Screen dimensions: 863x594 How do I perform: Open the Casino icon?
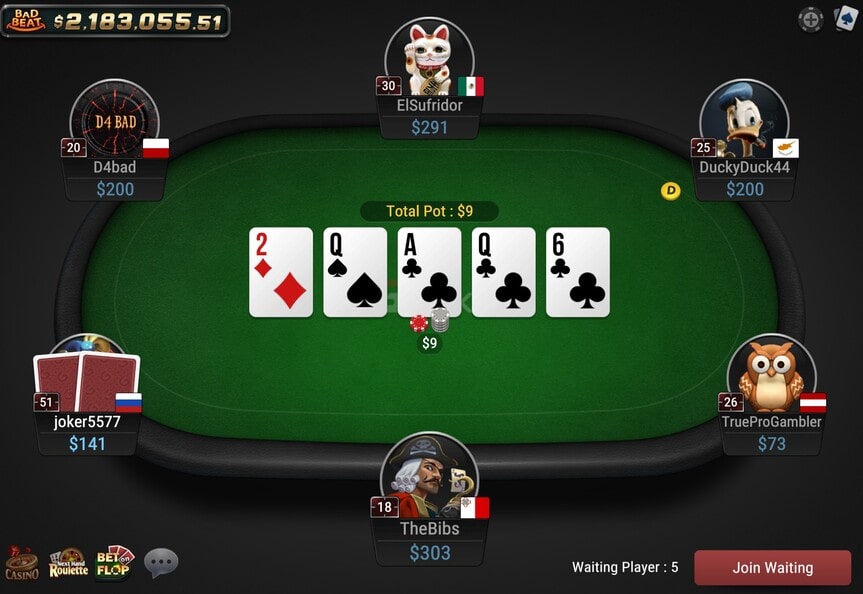[x=22, y=563]
